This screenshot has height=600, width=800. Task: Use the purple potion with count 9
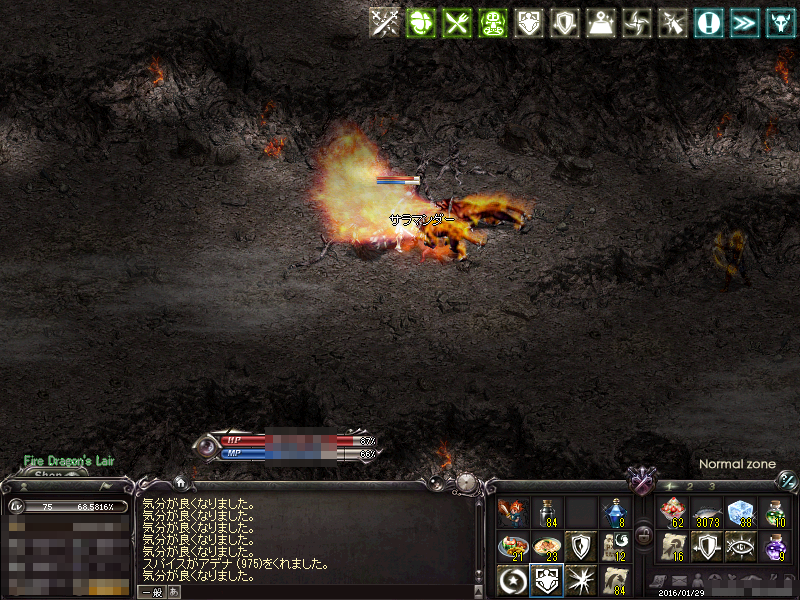click(x=774, y=546)
